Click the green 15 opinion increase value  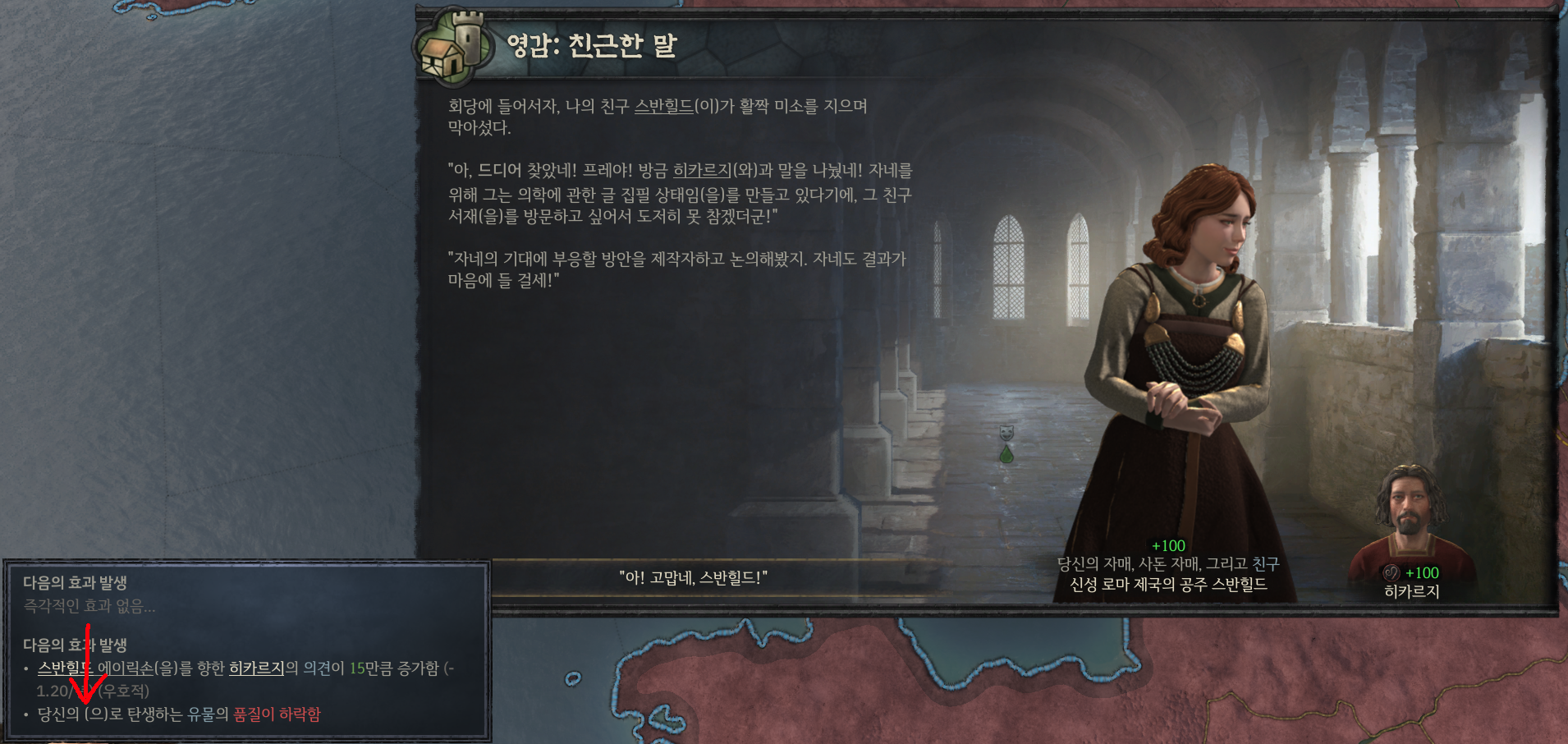[x=360, y=668]
